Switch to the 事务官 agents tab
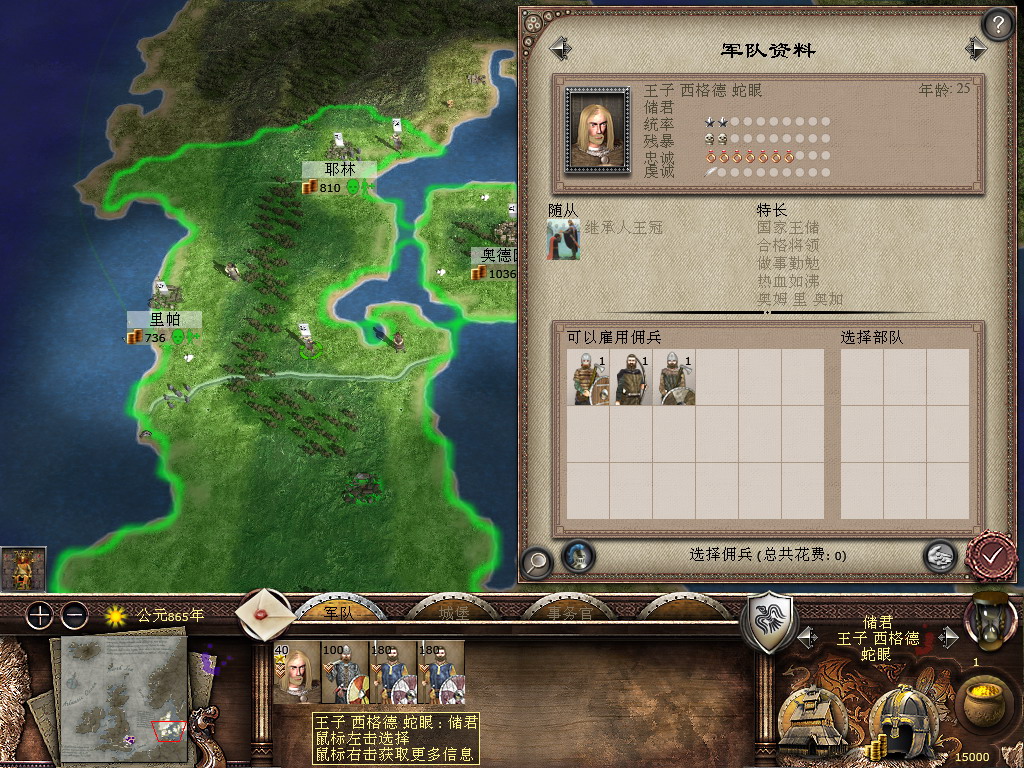 567,612
